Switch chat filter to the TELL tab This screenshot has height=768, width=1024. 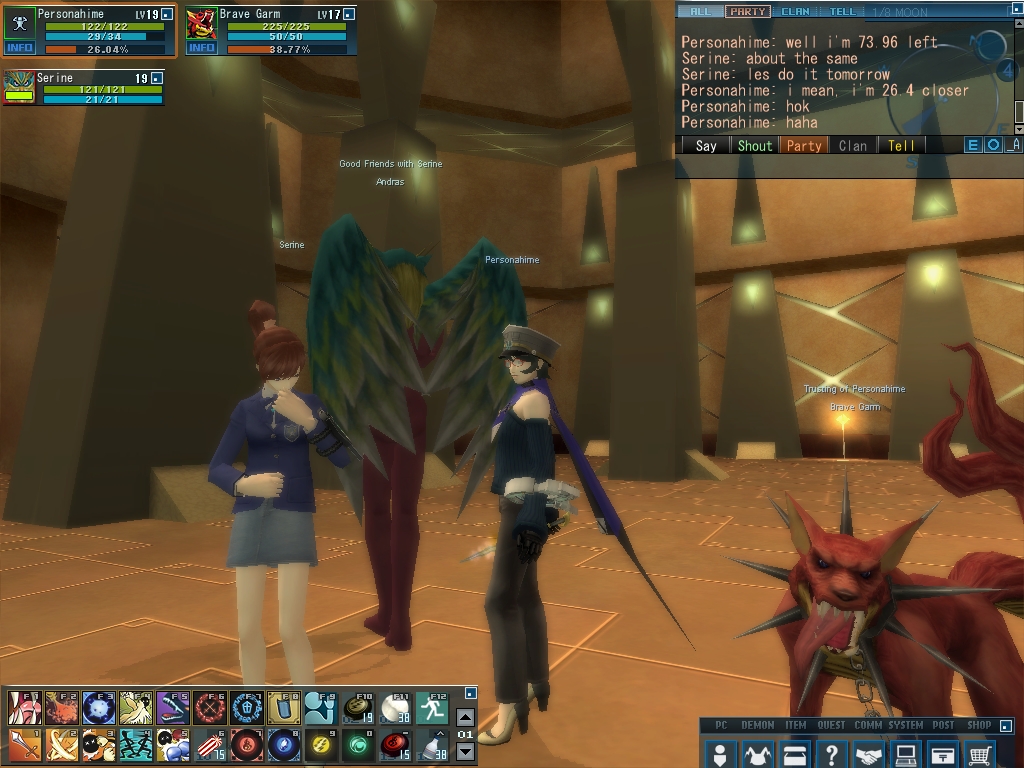(843, 12)
